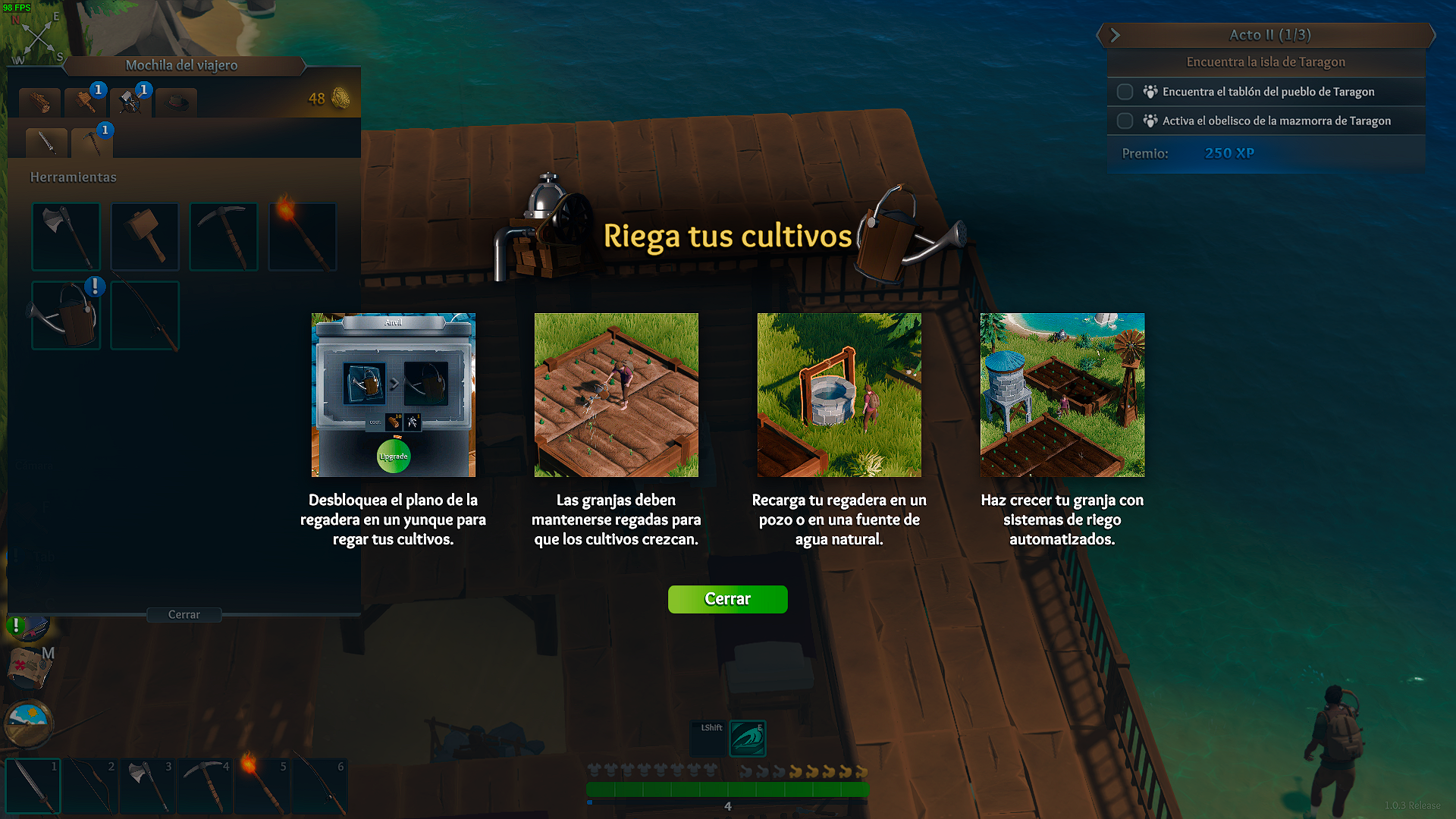The width and height of the screenshot is (1456, 819).
Task: Show the sword weapons sub-tab
Action: (46, 142)
